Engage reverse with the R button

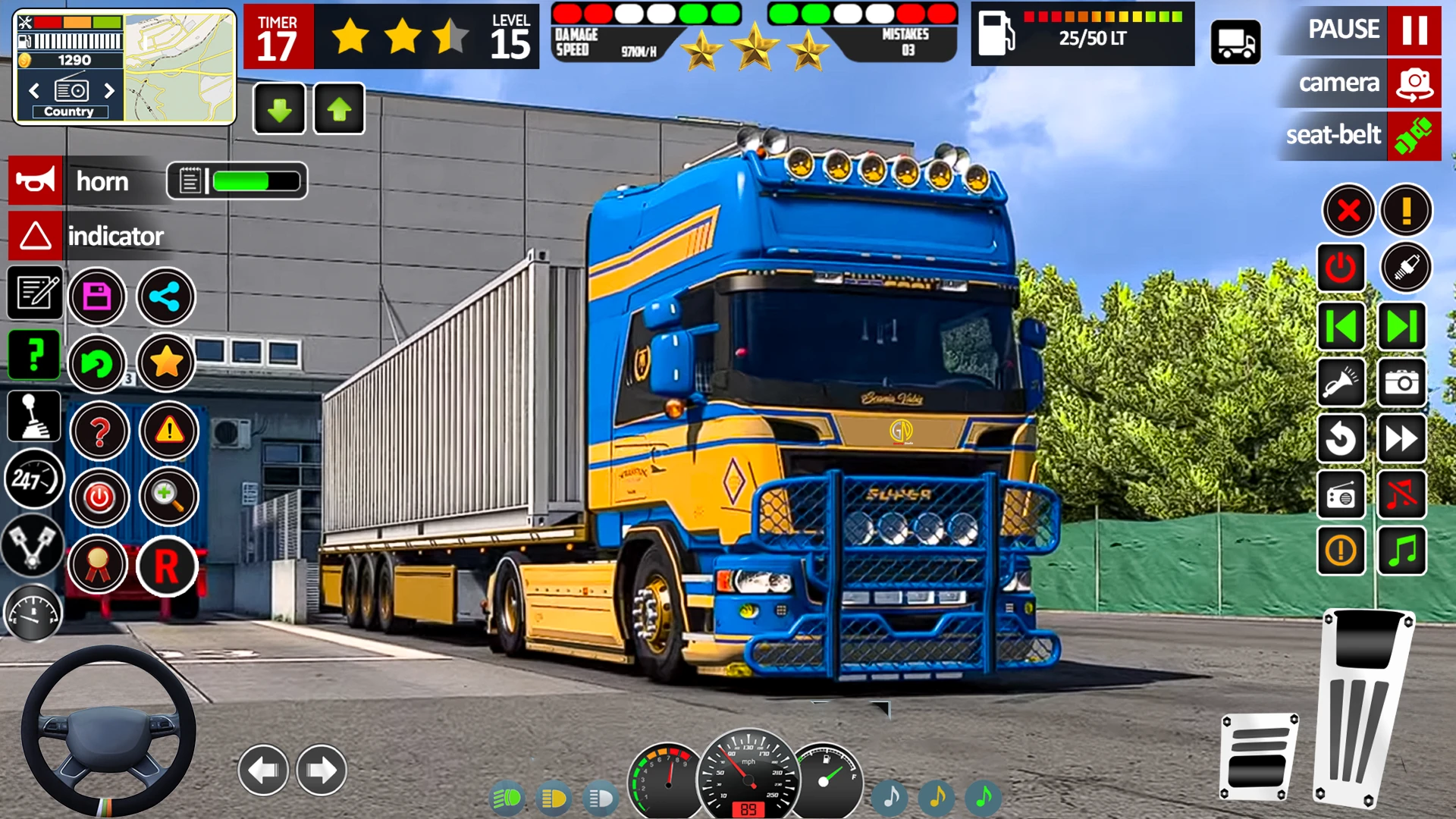click(167, 566)
